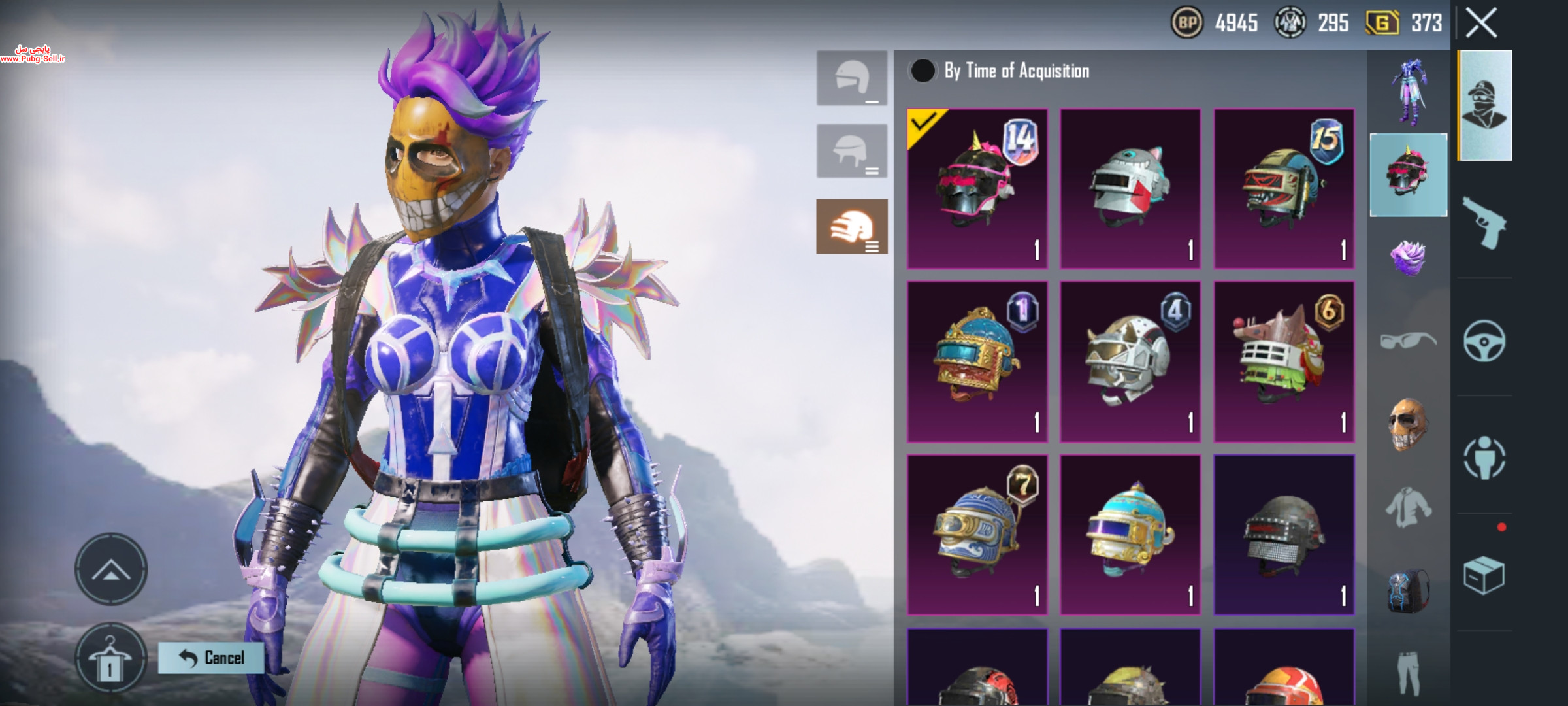1568x706 pixels.
Task: Select the level 15 helmet skin
Action: coord(1284,189)
